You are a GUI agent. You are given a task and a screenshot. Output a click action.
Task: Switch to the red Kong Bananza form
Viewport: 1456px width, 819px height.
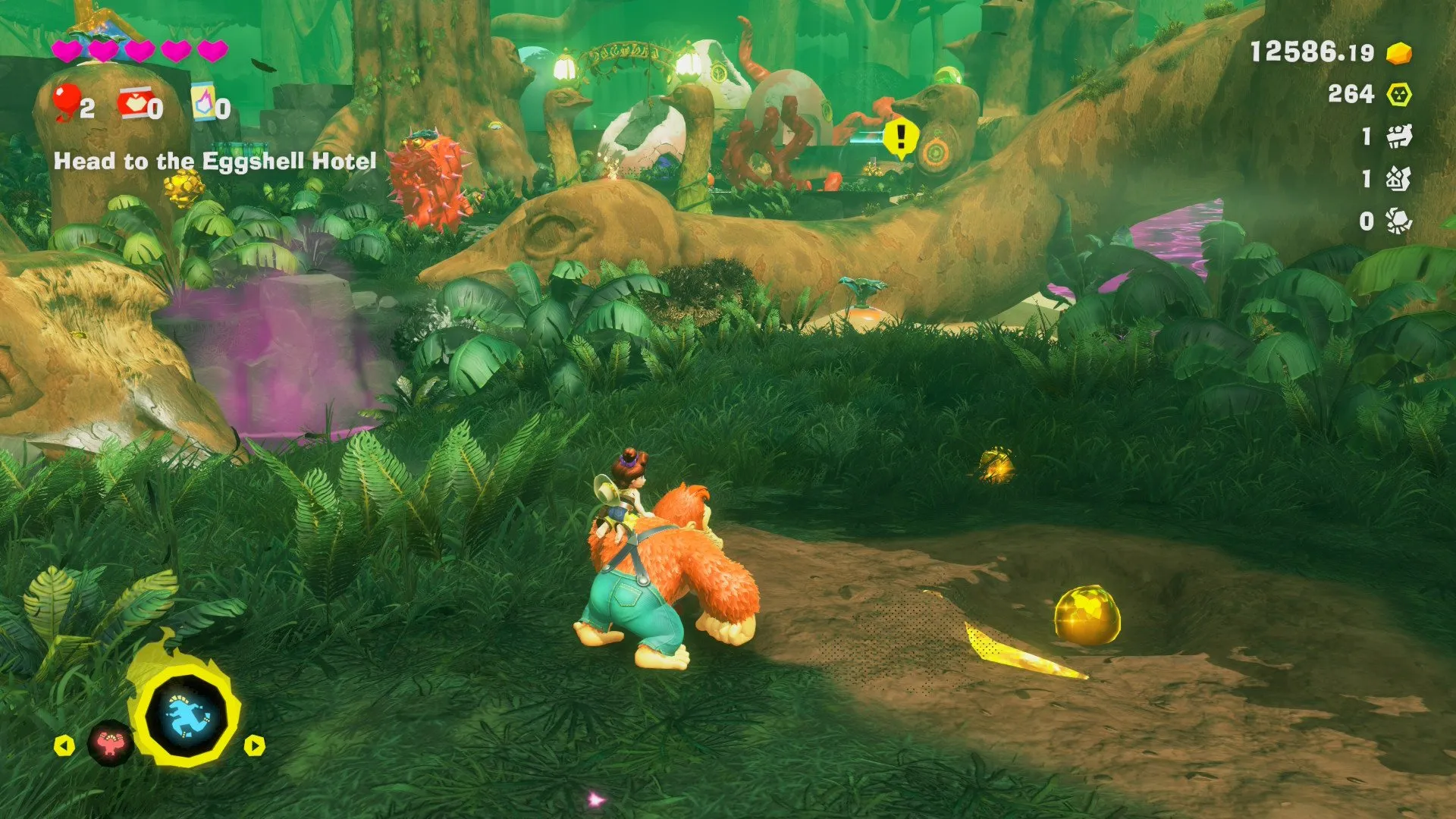point(111,743)
